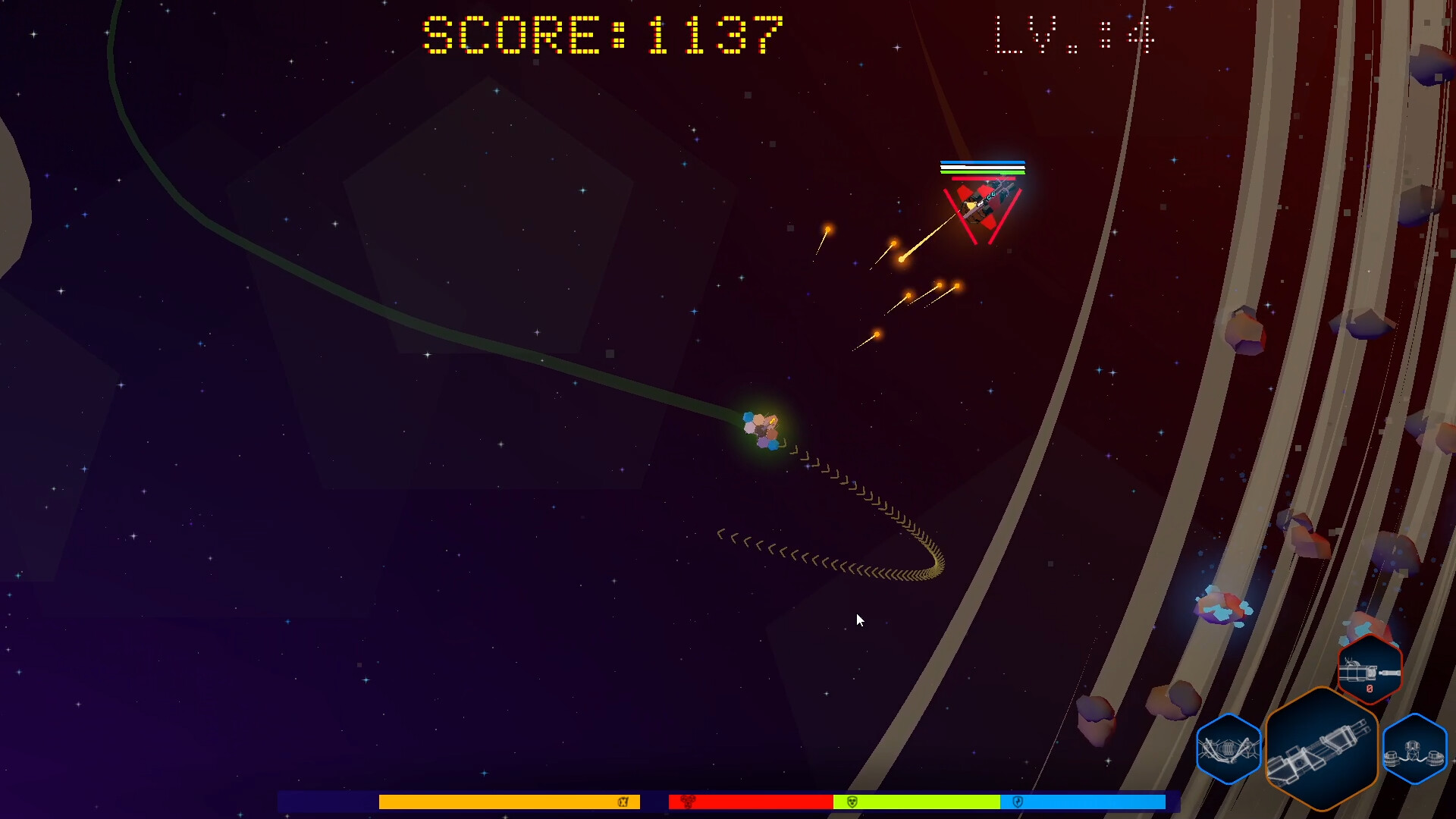Image resolution: width=1456 pixels, height=819 pixels.
Task: Select the leftmost blue weapon hexagon
Action: point(1228,748)
